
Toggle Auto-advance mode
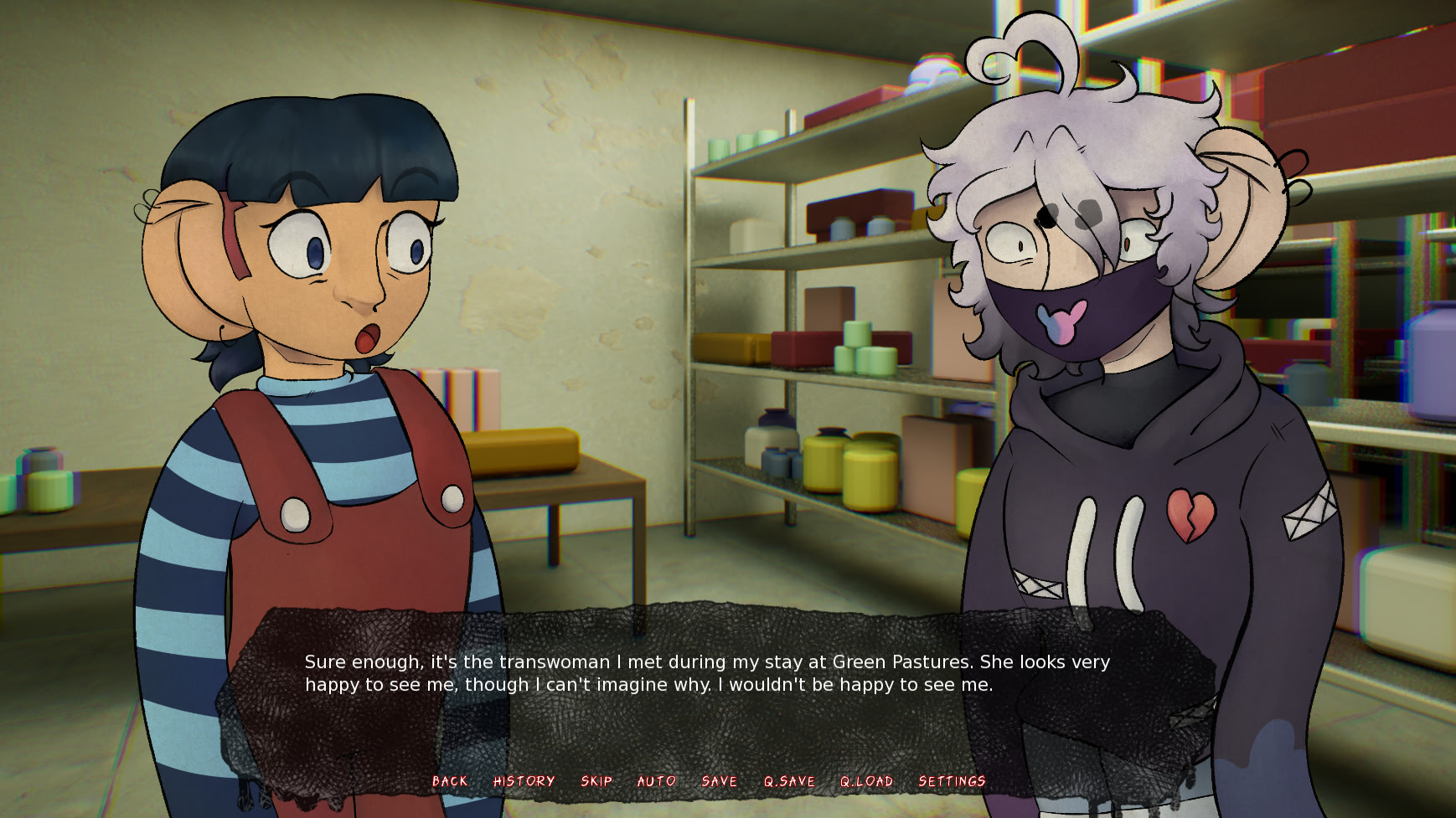coord(657,781)
